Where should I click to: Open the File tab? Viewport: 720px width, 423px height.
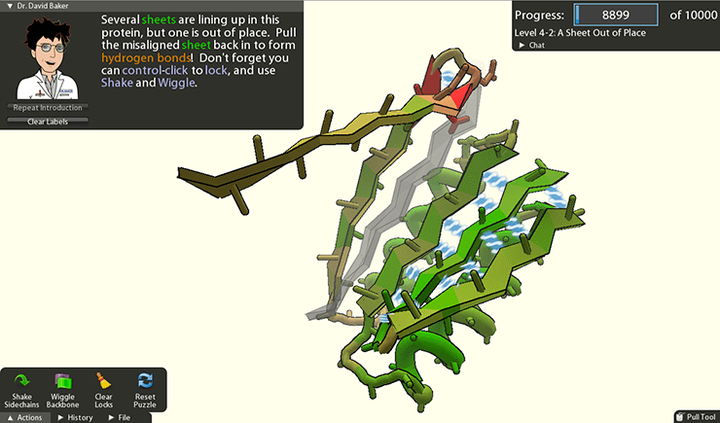[x=119, y=417]
